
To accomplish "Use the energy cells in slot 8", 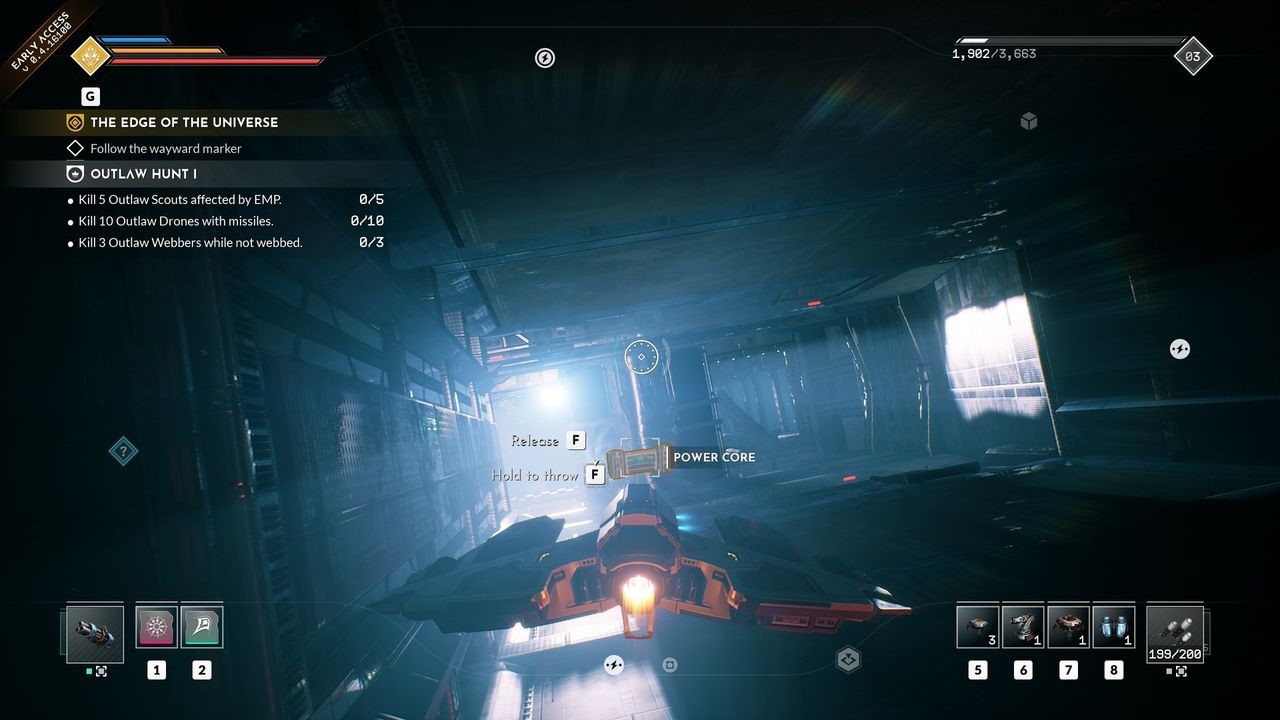I will pyautogui.click(x=1113, y=628).
